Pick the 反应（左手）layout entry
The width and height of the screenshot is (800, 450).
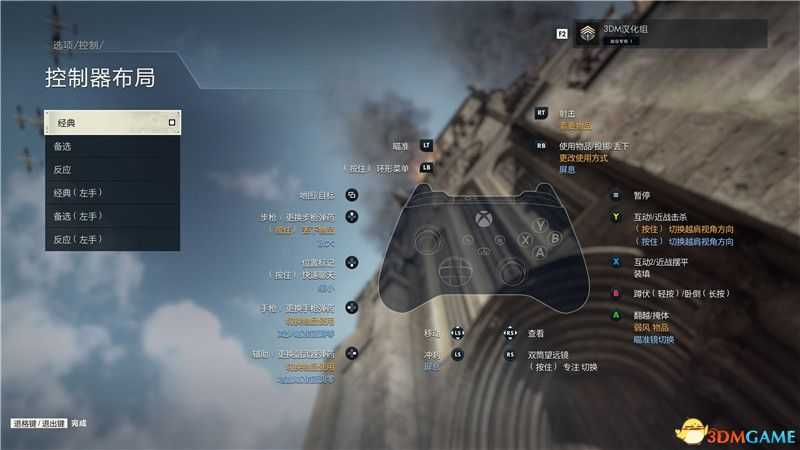[x=112, y=239]
